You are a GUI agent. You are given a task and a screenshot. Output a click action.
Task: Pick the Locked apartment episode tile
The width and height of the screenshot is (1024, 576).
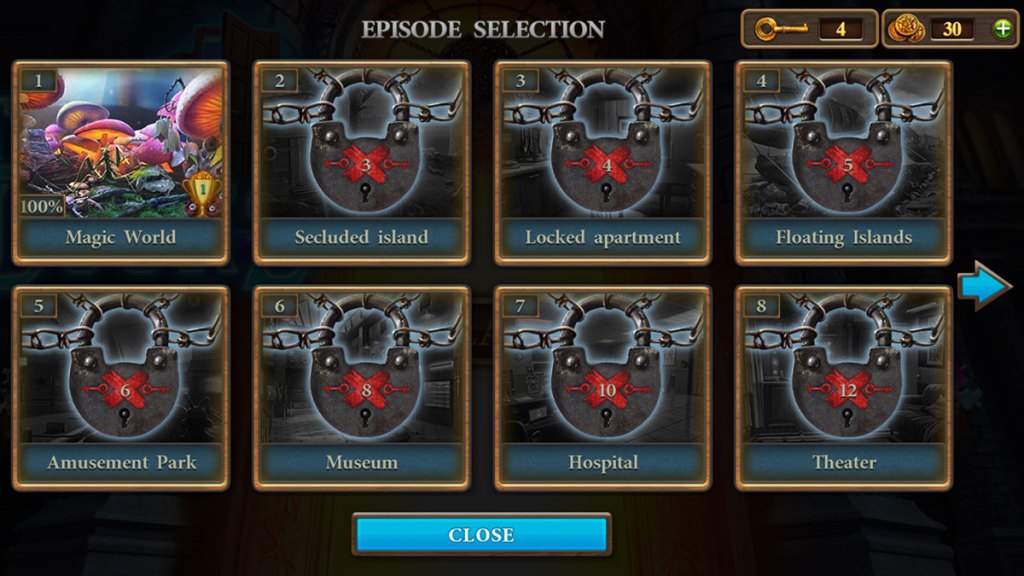pos(602,162)
